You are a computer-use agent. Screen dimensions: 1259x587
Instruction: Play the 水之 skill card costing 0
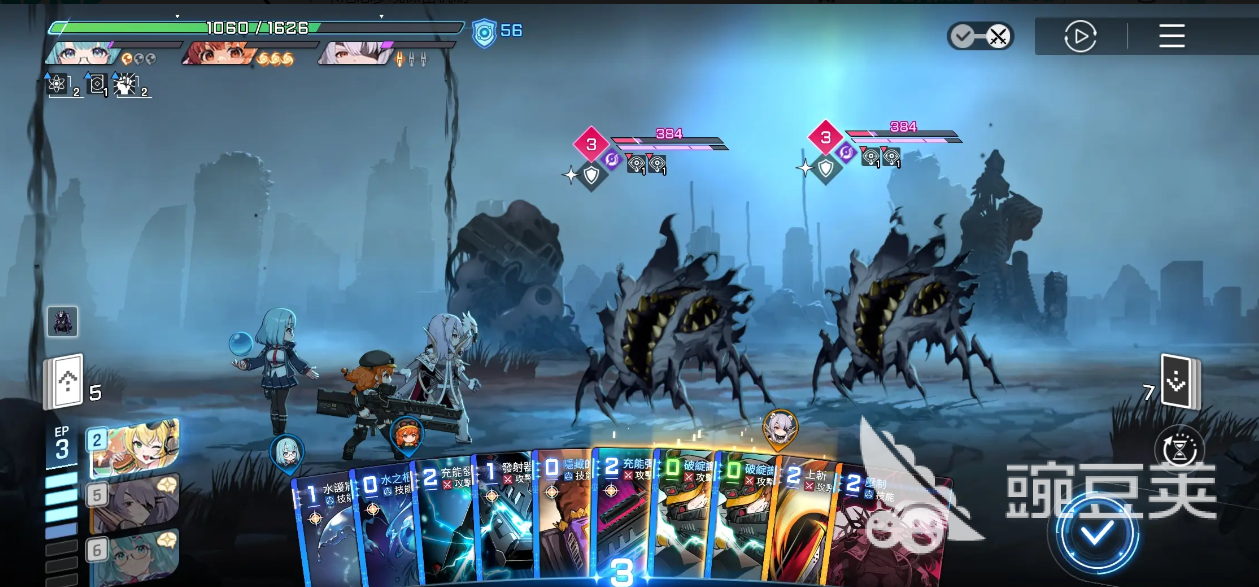pyautogui.click(x=384, y=525)
